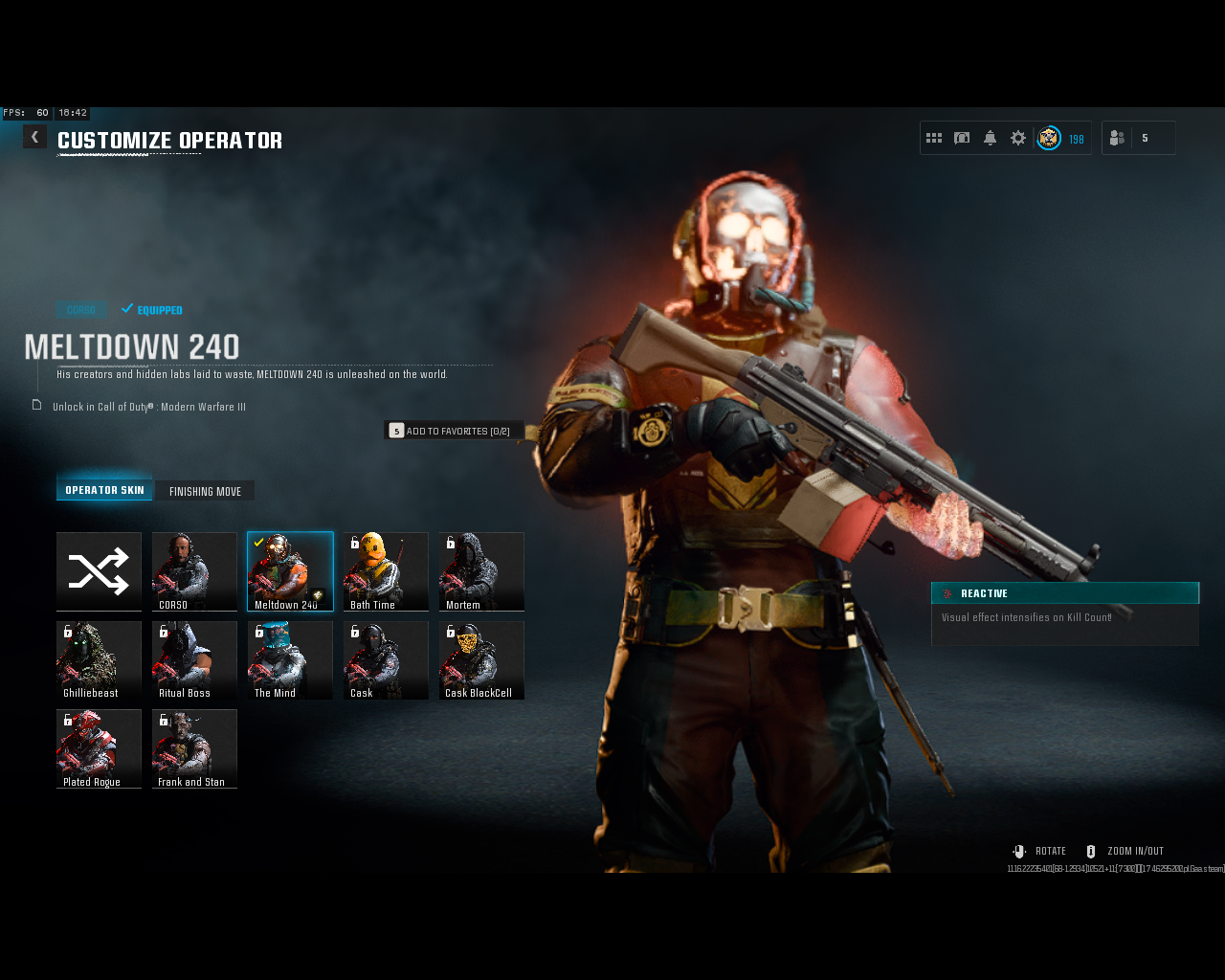Open the Cask BlackCell skin details
Screen dimensions: 1225x980
(x=481, y=660)
